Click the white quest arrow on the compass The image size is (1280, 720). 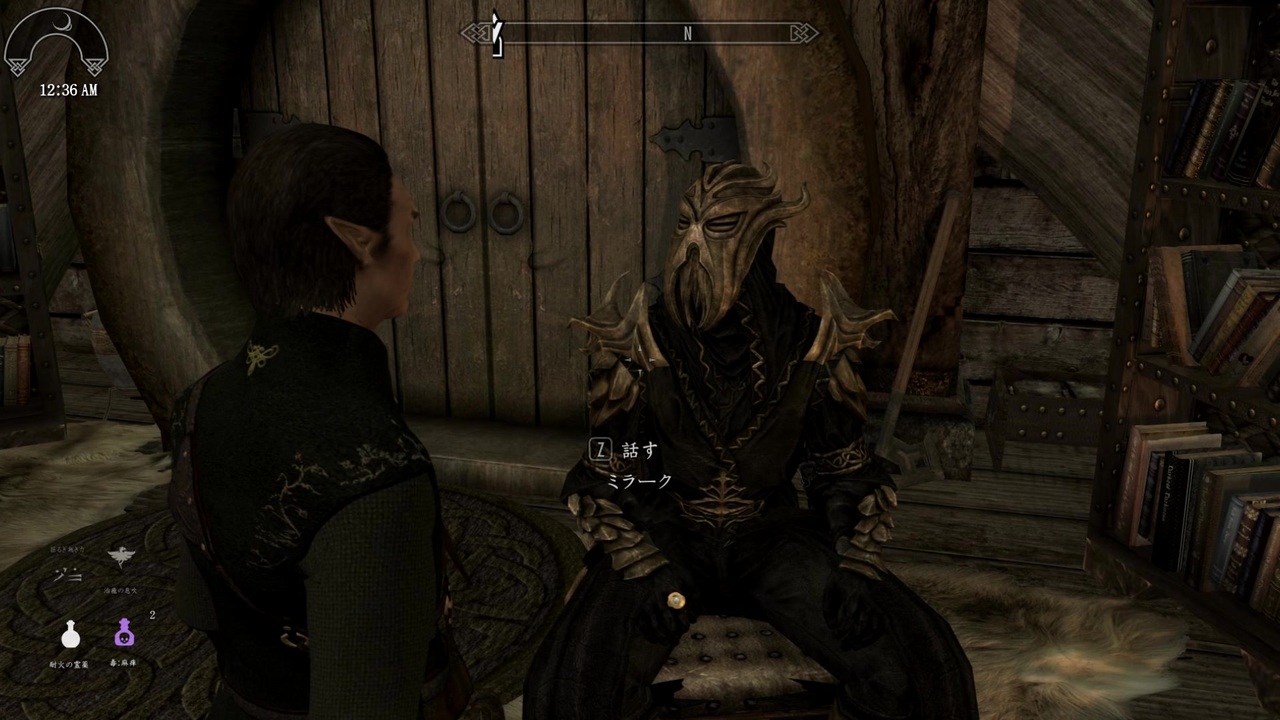(495, 32)
